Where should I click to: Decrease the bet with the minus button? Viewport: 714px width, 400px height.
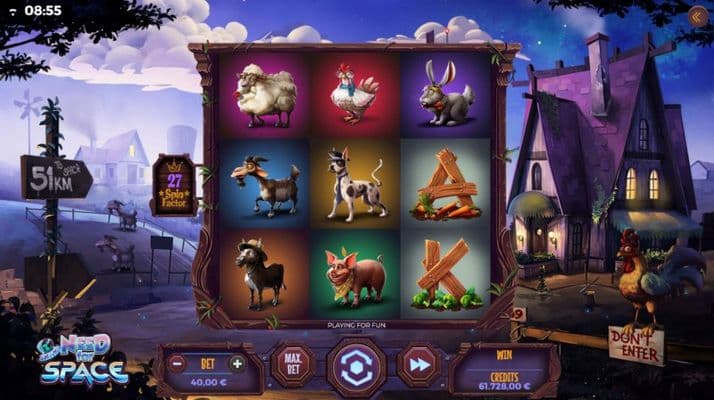pos(177,363)
